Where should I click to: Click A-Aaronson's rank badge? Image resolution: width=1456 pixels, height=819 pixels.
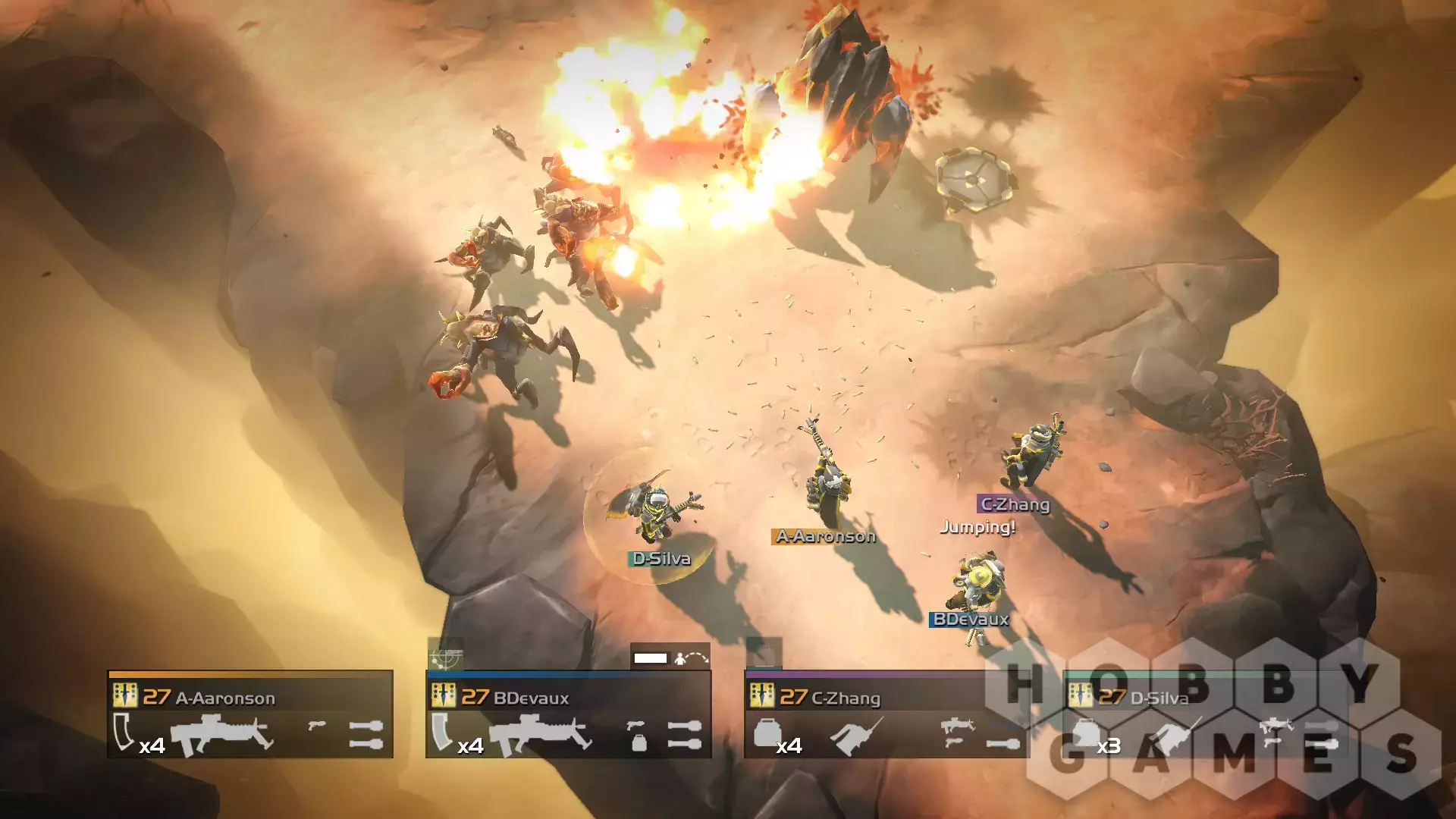click(x=125, y=695)
